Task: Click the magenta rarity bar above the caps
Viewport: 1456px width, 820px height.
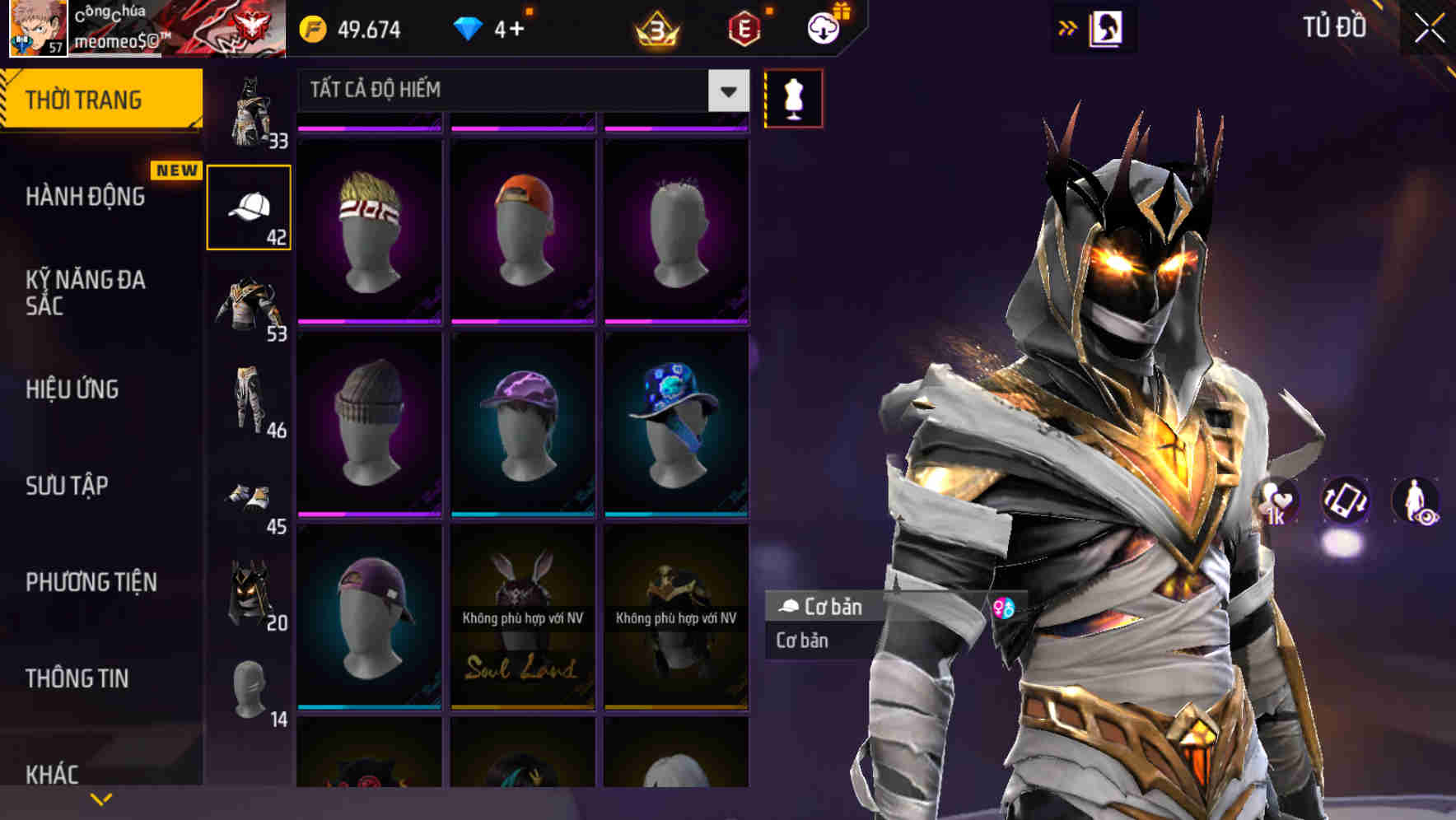Action: [368, 126]
